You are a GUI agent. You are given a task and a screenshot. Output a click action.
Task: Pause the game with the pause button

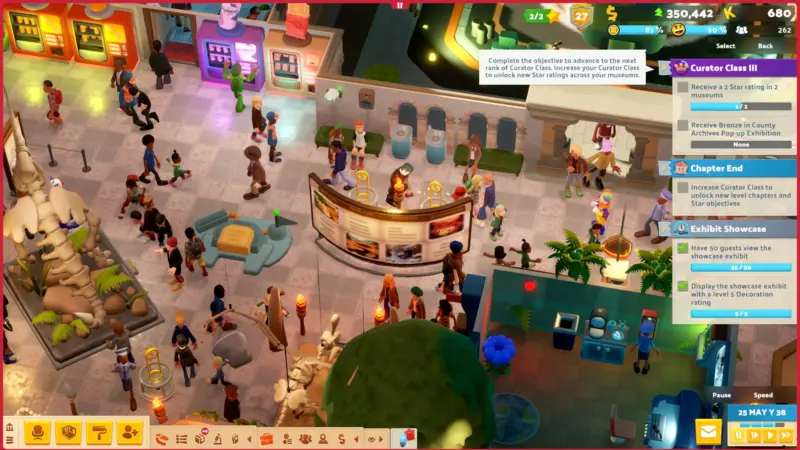tap(740, 435)
